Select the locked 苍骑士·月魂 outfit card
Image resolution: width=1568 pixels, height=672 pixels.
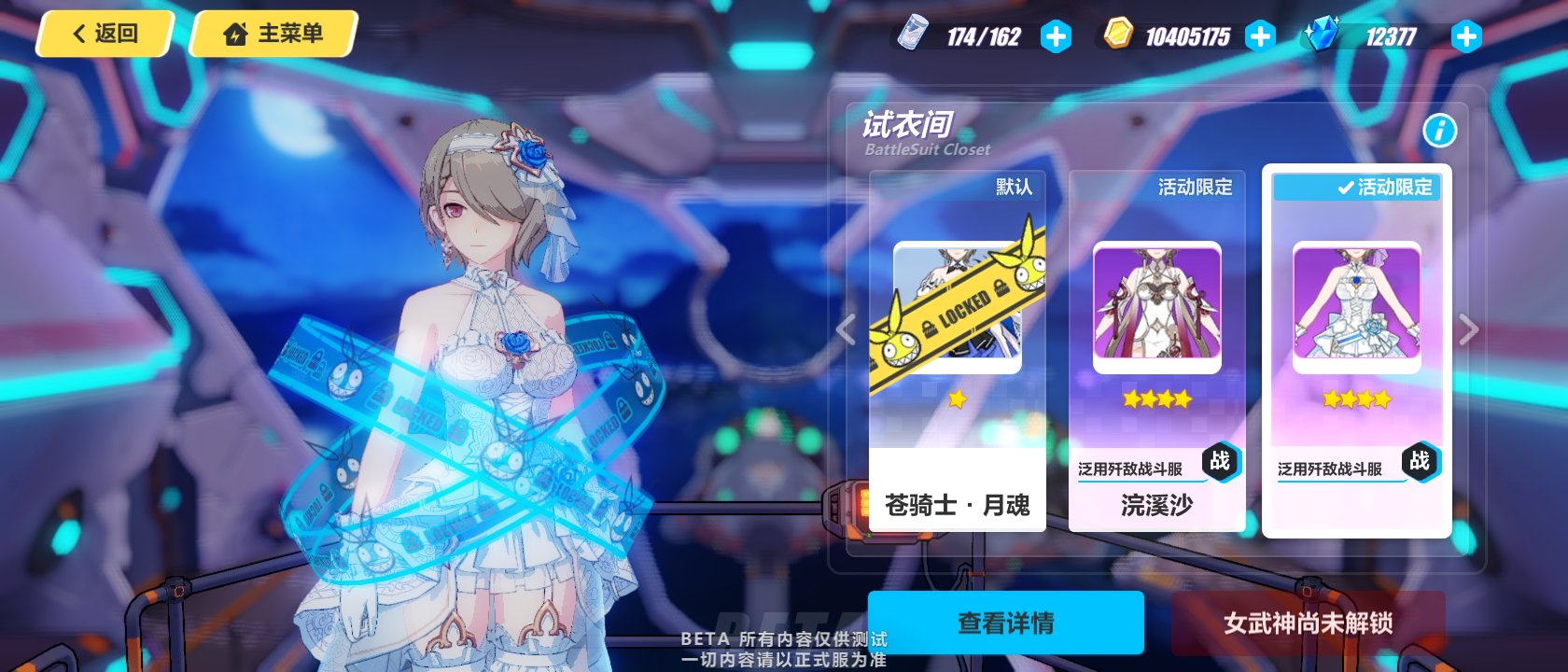click(x=957, y=351)
